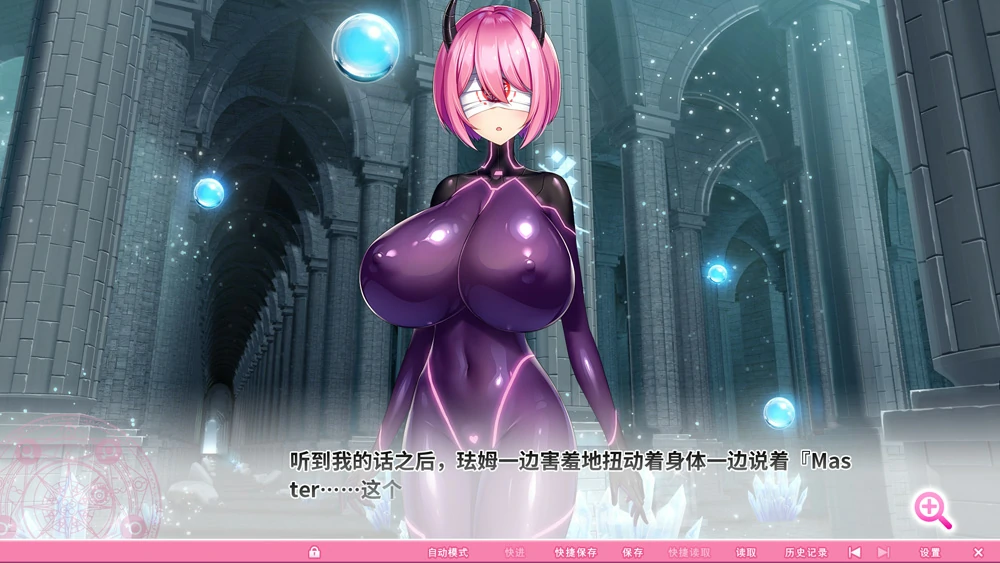The height and width of the screenshot is (563, 1000).
Task: Click quick save (快捷保存)
Action: coord(576,552)
